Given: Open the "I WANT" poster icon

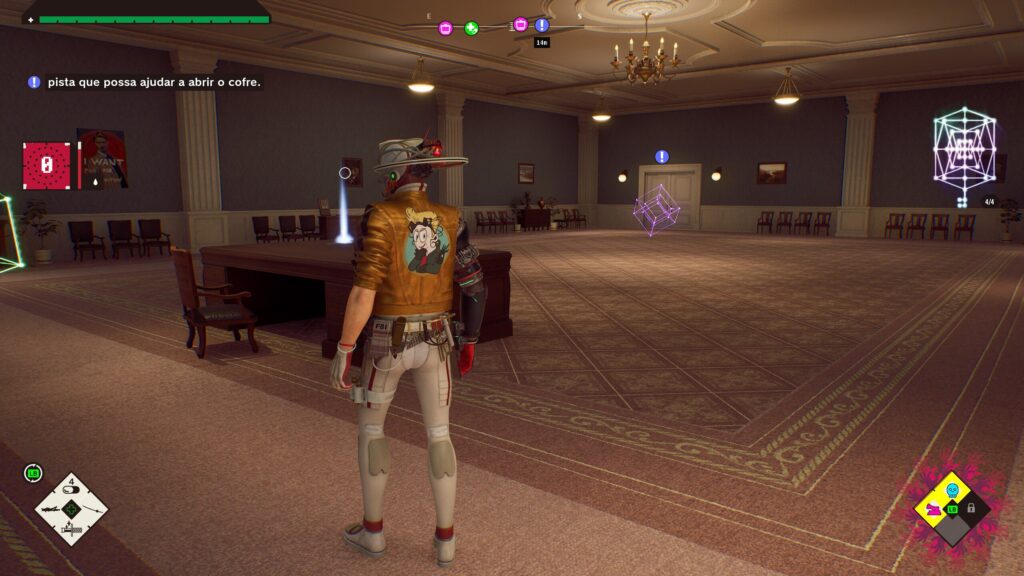Looking at the screenshot, I should [x=102, y=159].
